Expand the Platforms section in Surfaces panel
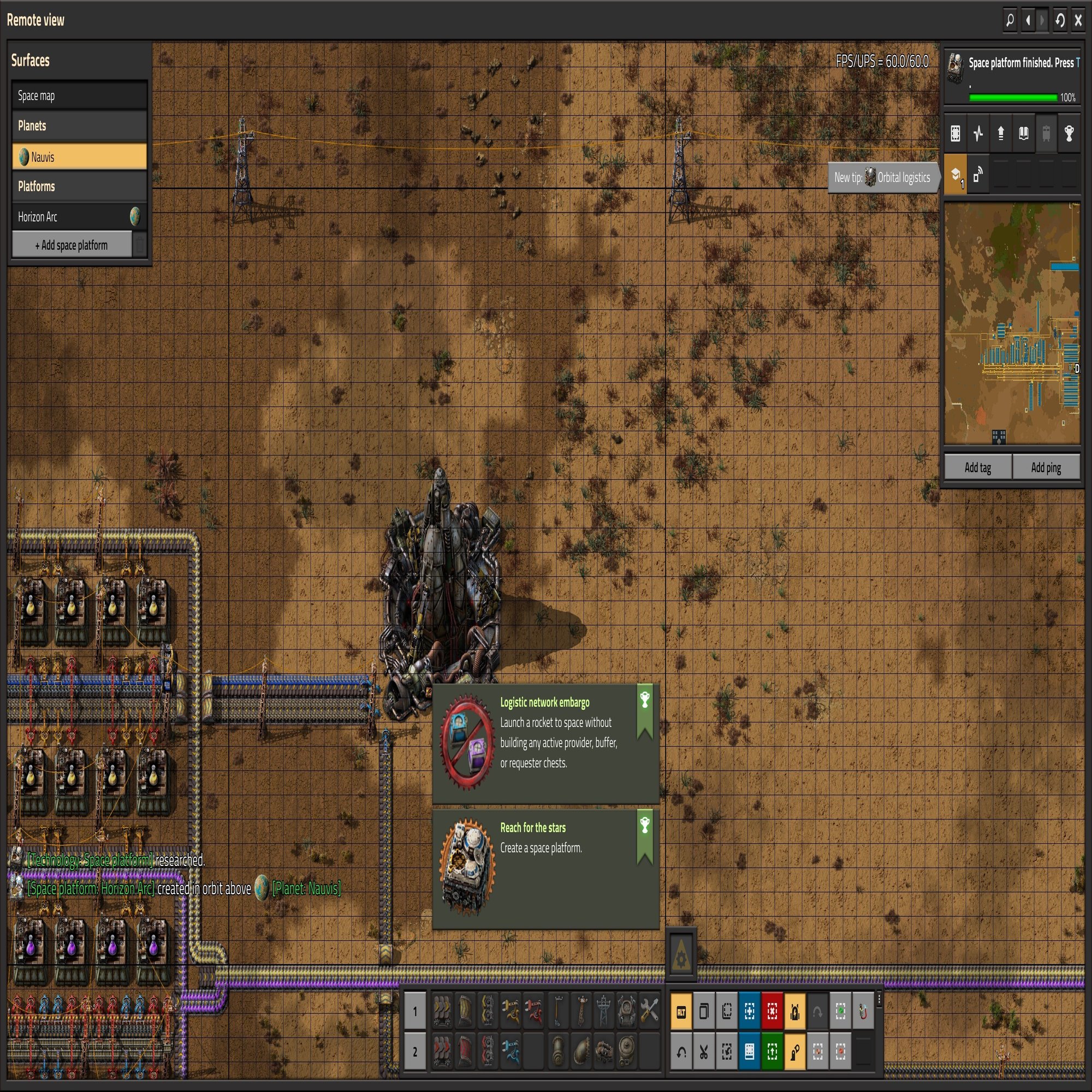Screen dimensions: 1092x1092 80,186
